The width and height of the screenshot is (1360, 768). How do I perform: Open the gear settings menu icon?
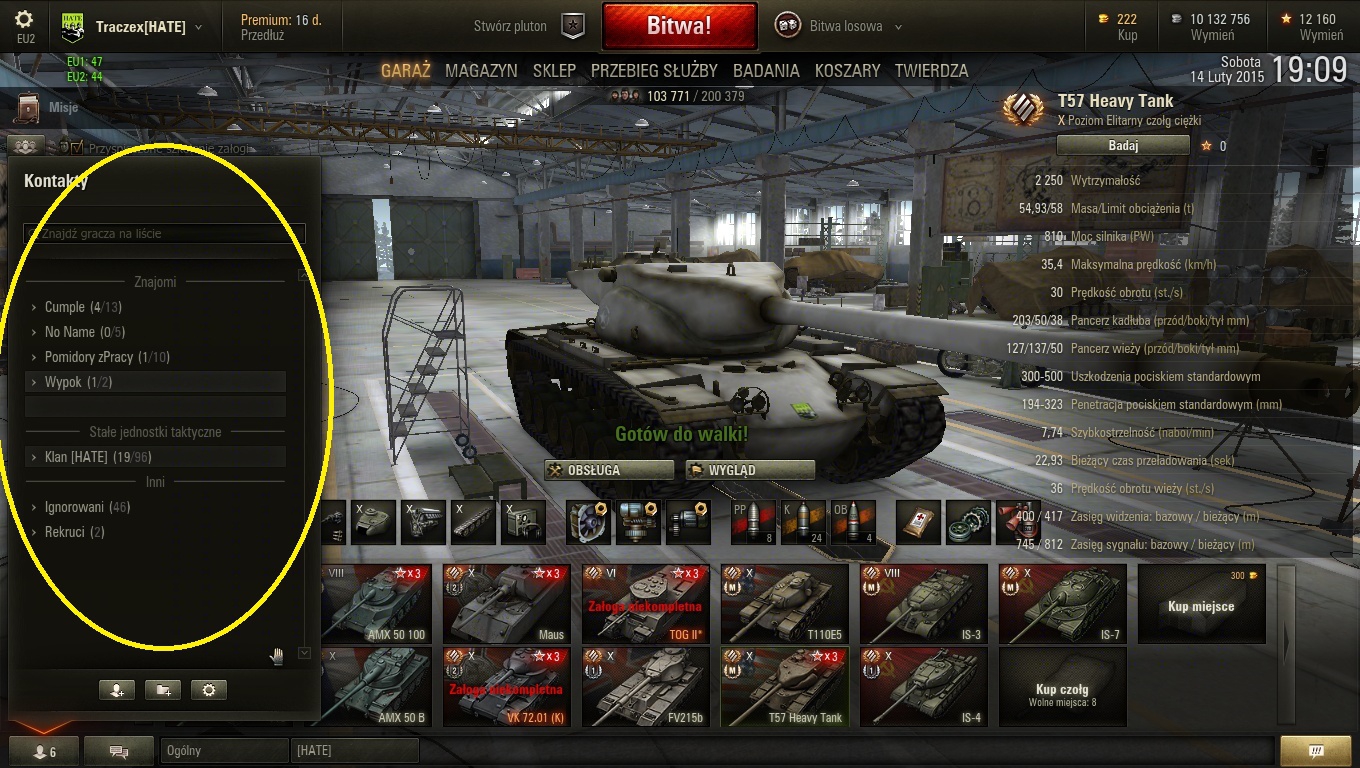(24, 20)
